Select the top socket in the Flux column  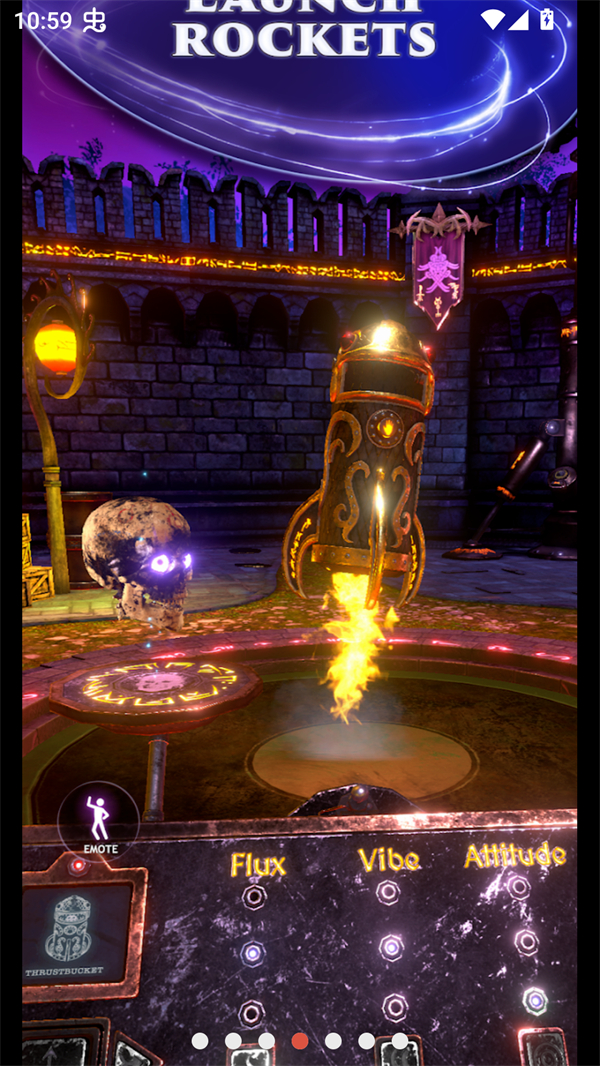[x=254, y=896]
